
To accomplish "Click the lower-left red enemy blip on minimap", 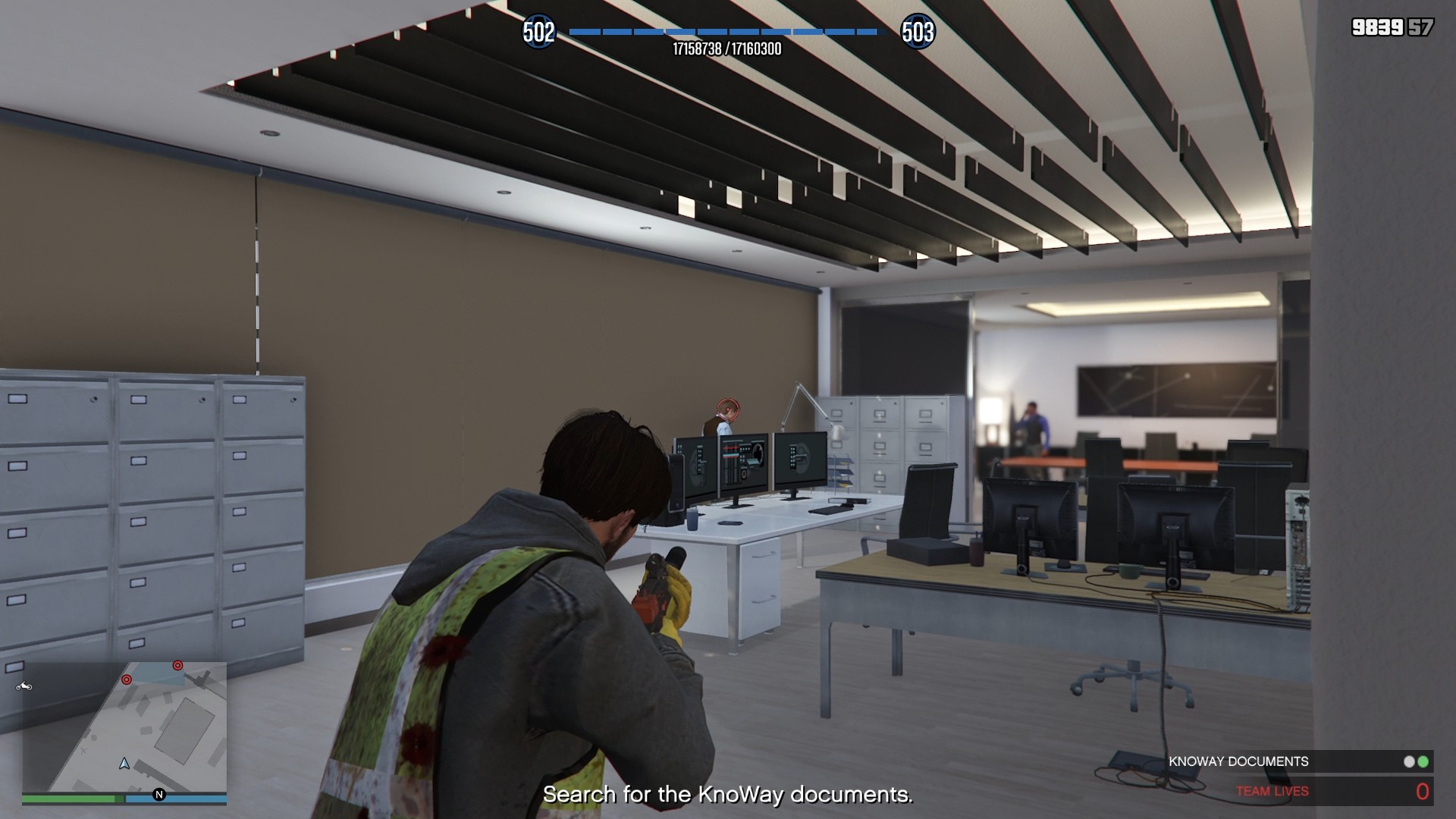I will (127, 679).
